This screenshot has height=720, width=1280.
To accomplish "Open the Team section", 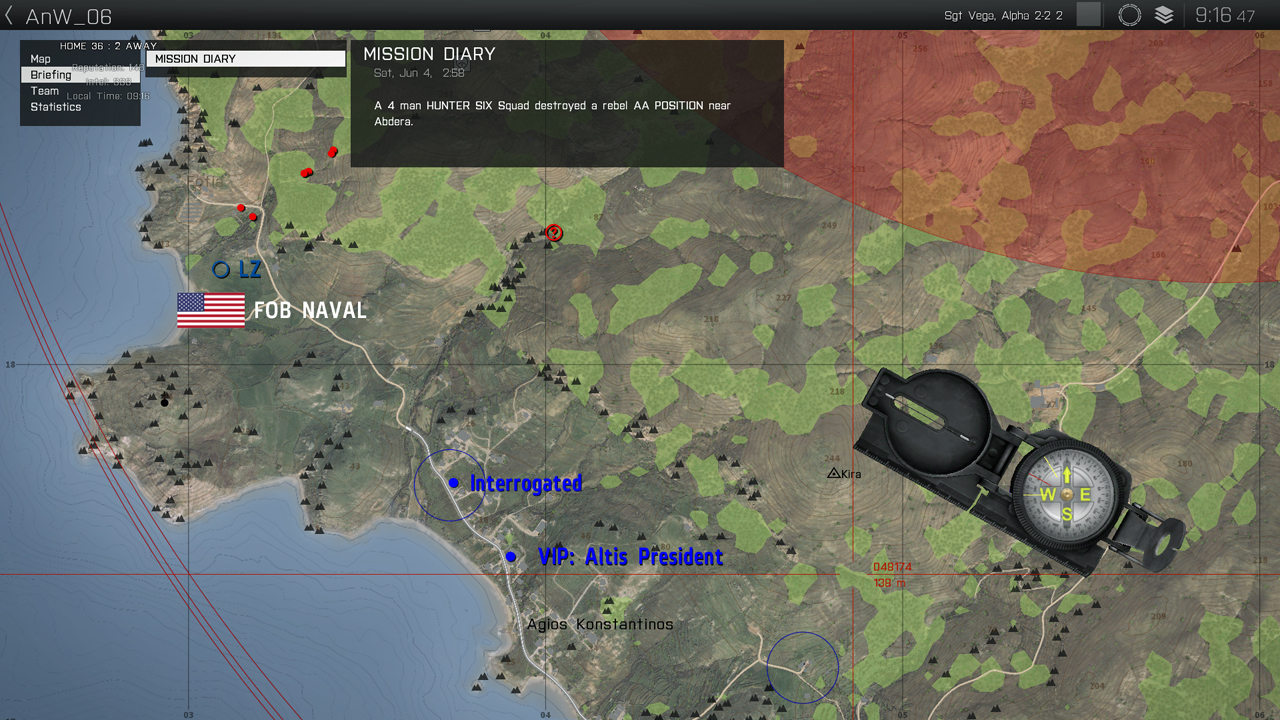I will pos(45,91).
